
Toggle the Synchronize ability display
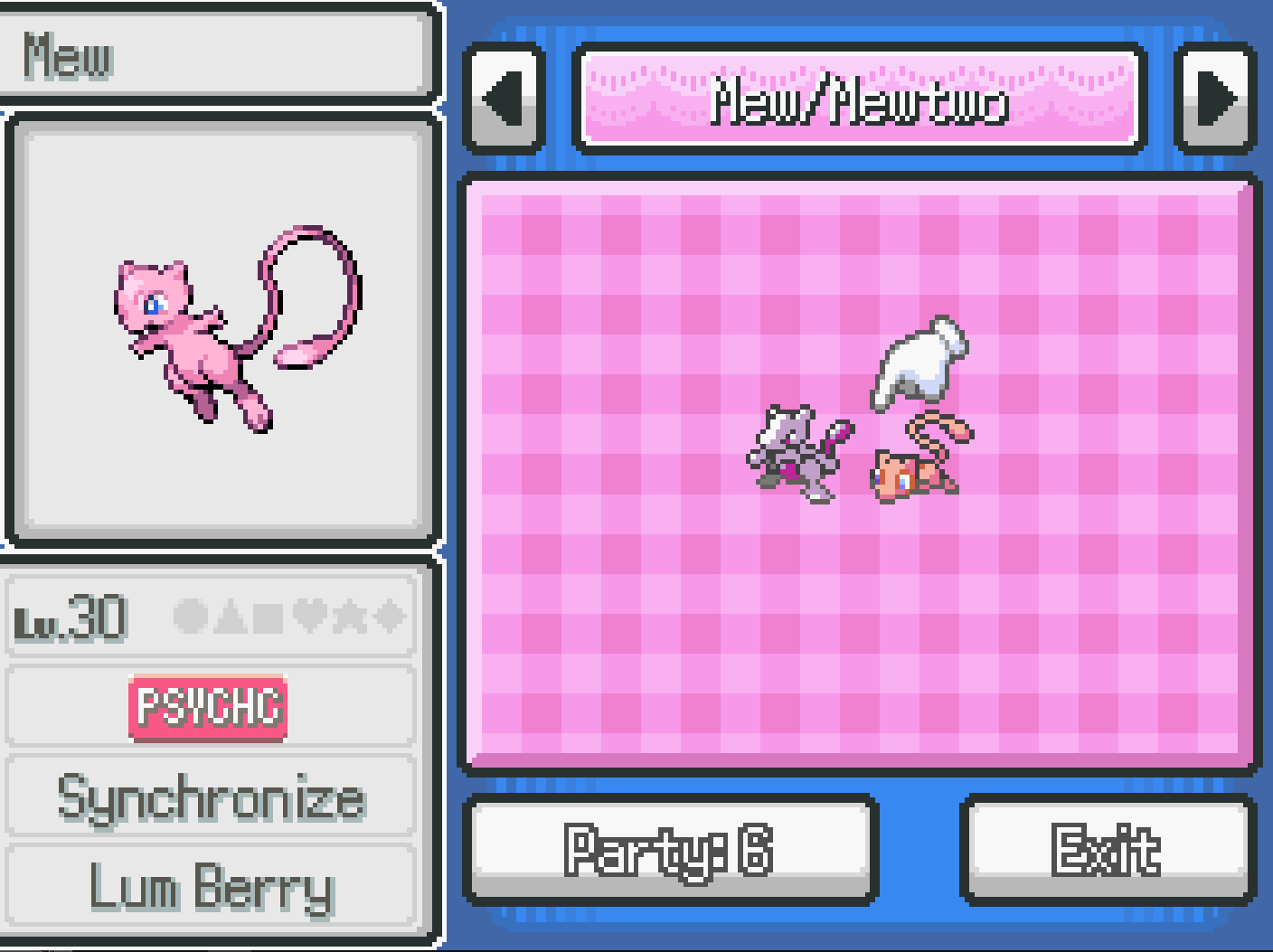pos(209,797)
